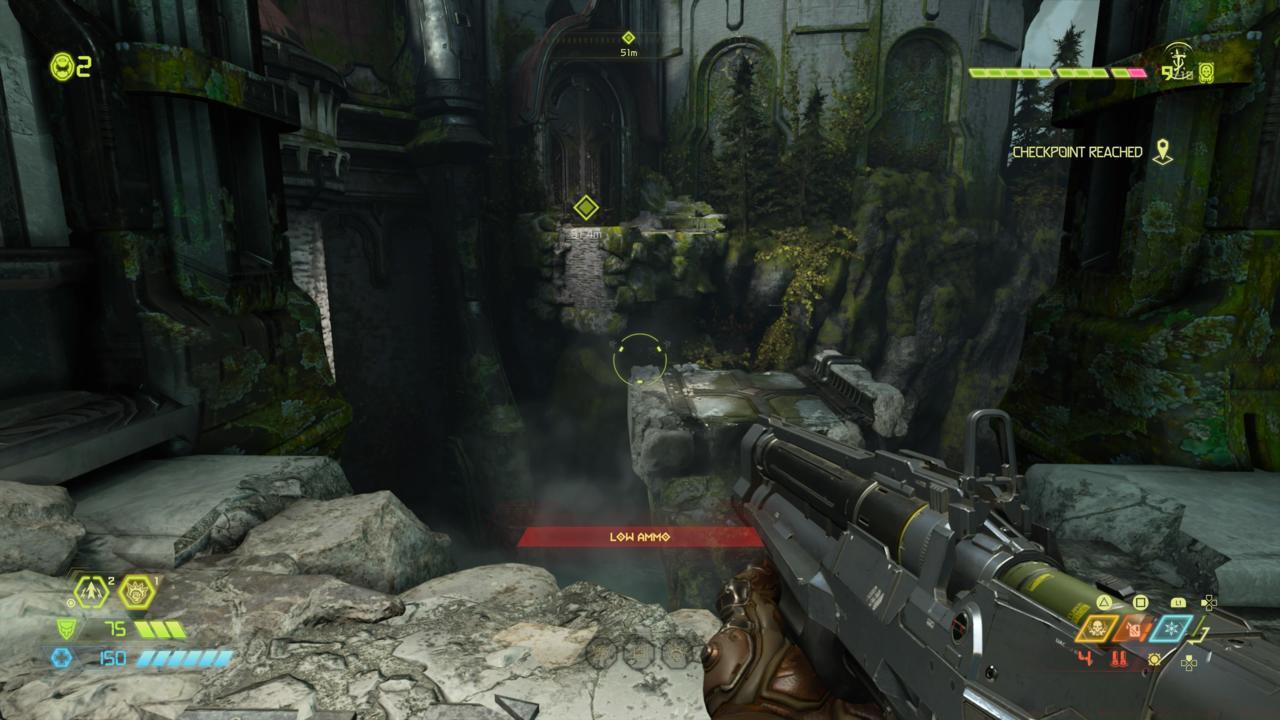
Task: Click the blue health cross icon
Action: click(x=62, y=658)
